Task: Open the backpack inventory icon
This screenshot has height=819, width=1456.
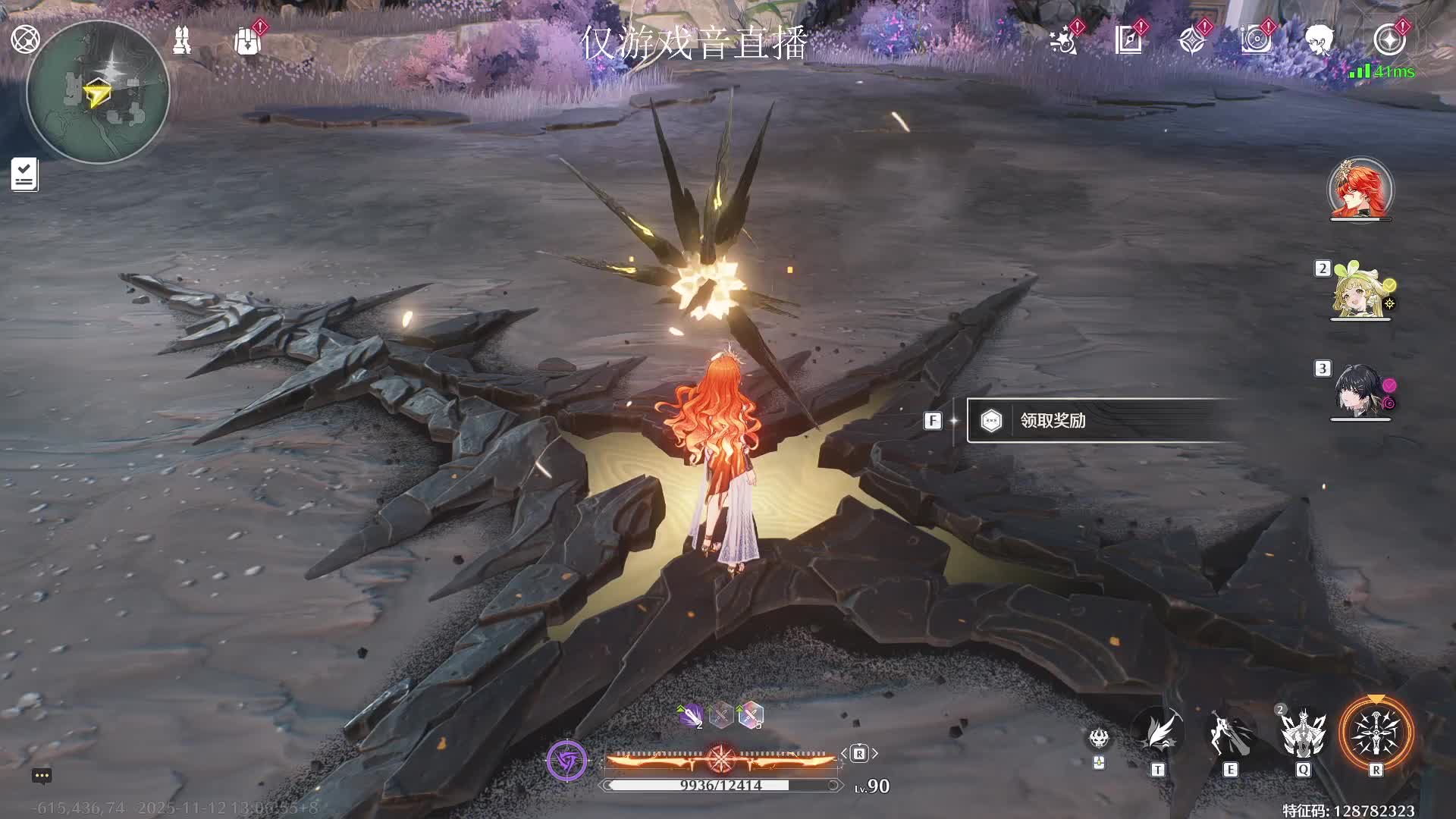Action: 247,42
